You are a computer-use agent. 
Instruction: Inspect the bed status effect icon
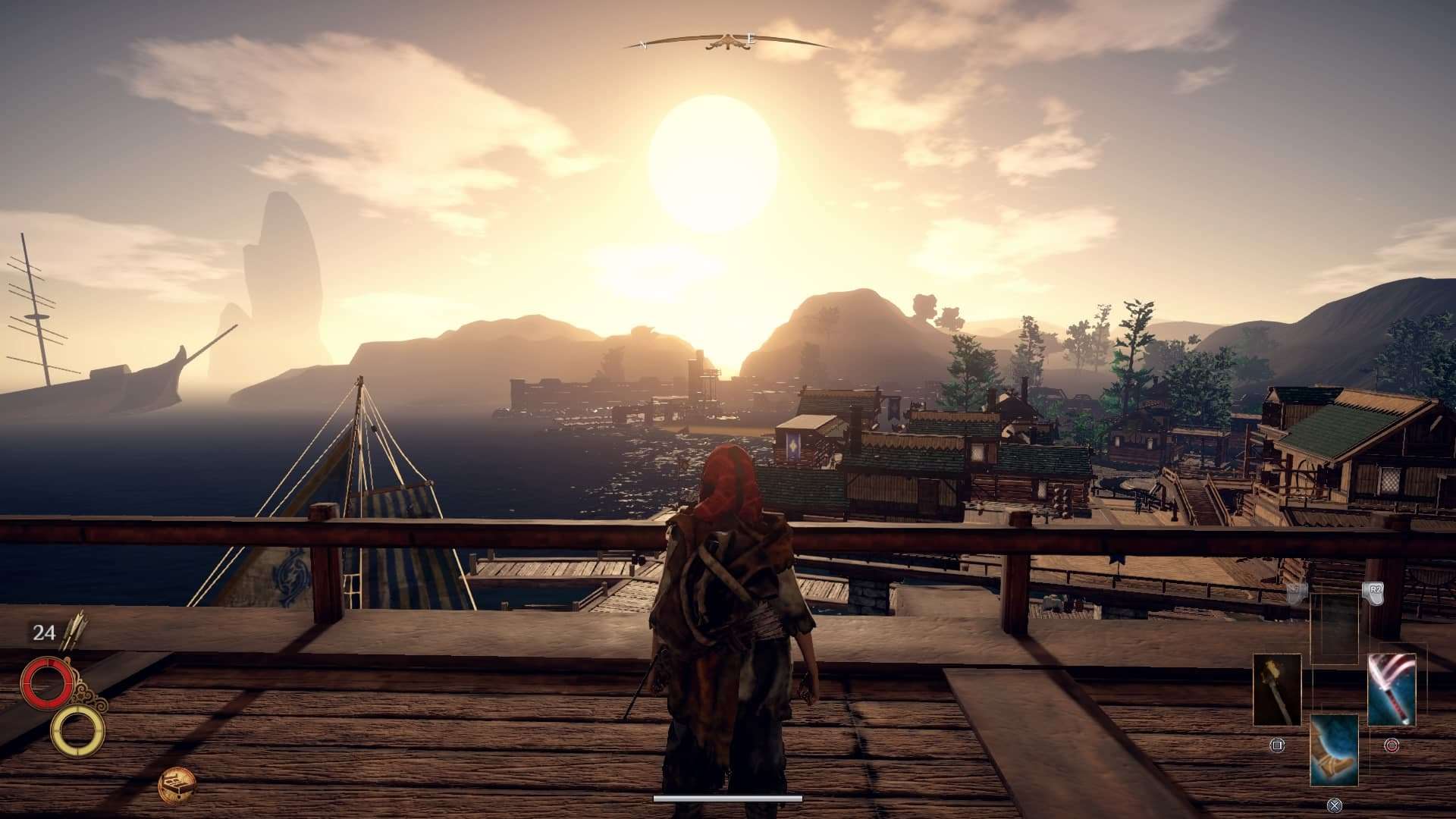point(176,785)
